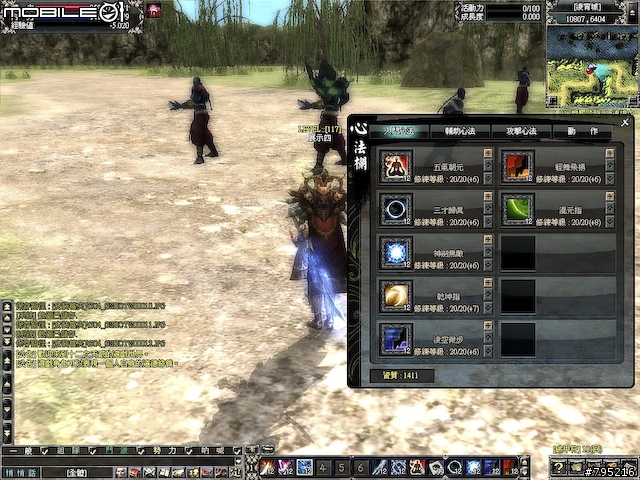The height and width of the screenshot is (480, 640).
Task: Open the 悄悄話 whisper channel button
Action: (18, 472)
